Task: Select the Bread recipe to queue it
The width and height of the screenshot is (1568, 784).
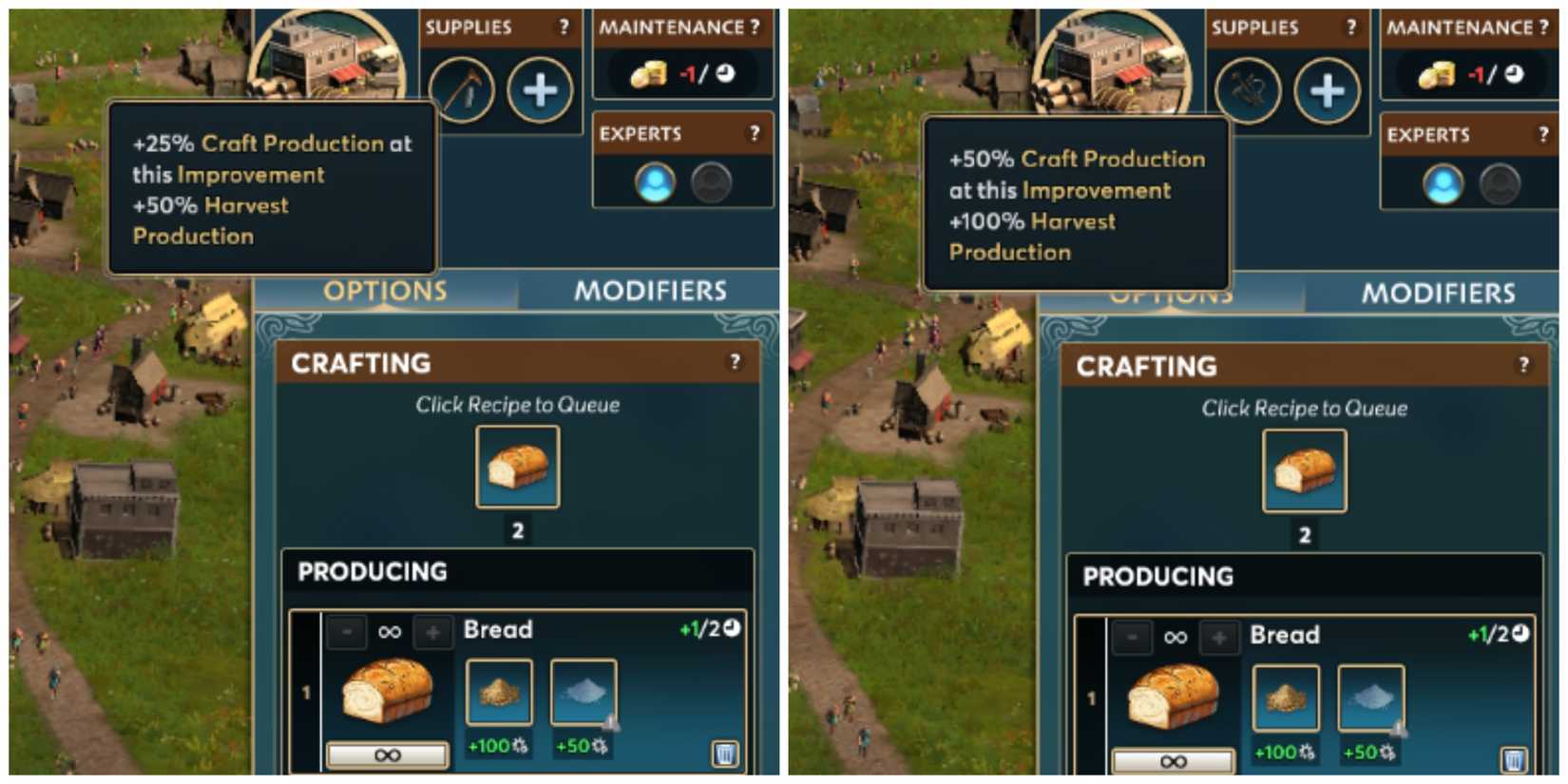Action: (517, 468)
